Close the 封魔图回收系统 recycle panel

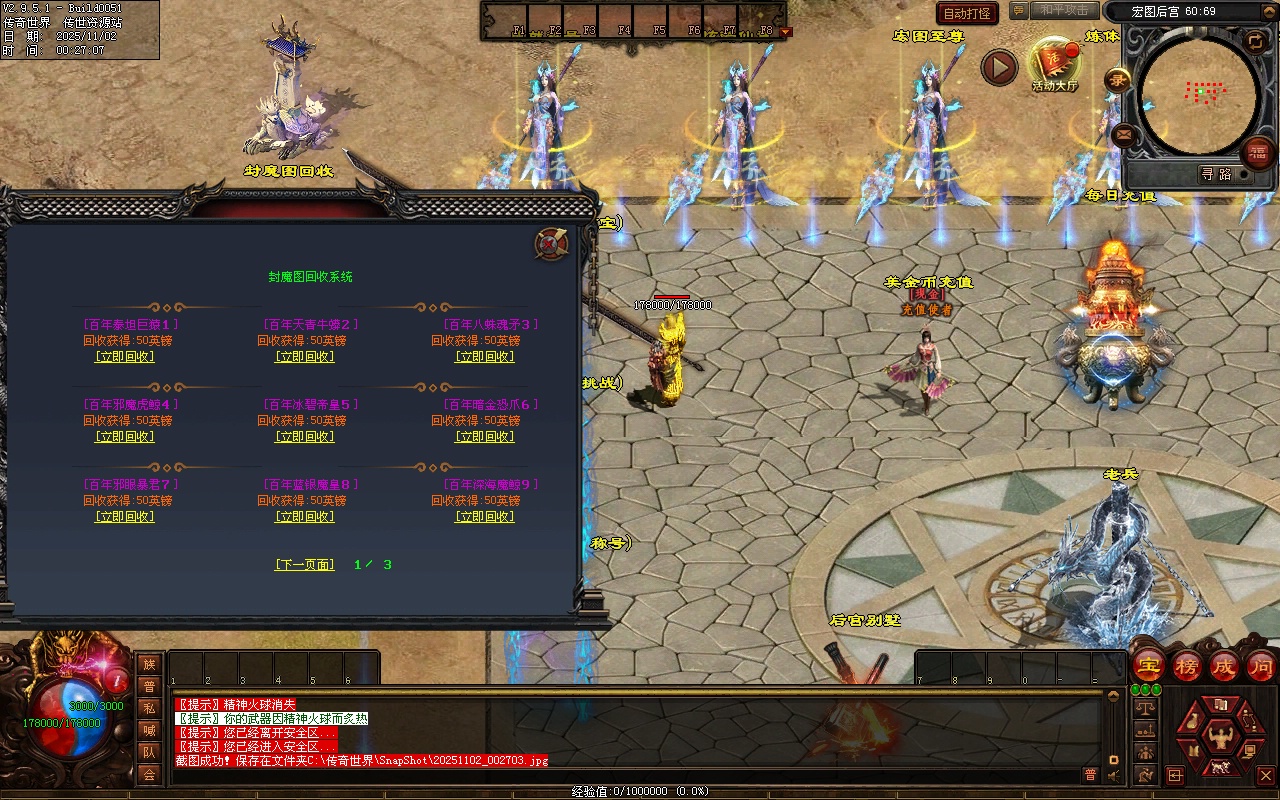tap(551, 243)
